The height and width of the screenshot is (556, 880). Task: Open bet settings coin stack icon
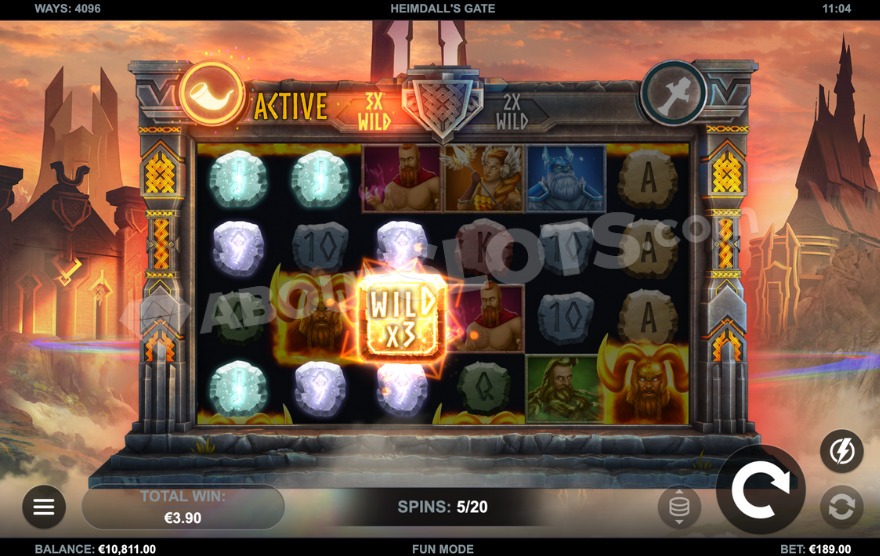point(679,508)
